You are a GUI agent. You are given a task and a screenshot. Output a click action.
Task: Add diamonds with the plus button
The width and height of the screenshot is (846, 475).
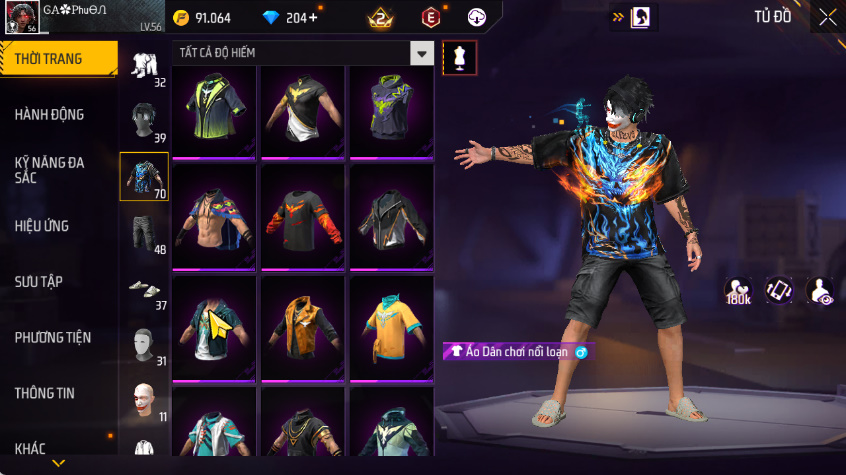coord(313,18)
